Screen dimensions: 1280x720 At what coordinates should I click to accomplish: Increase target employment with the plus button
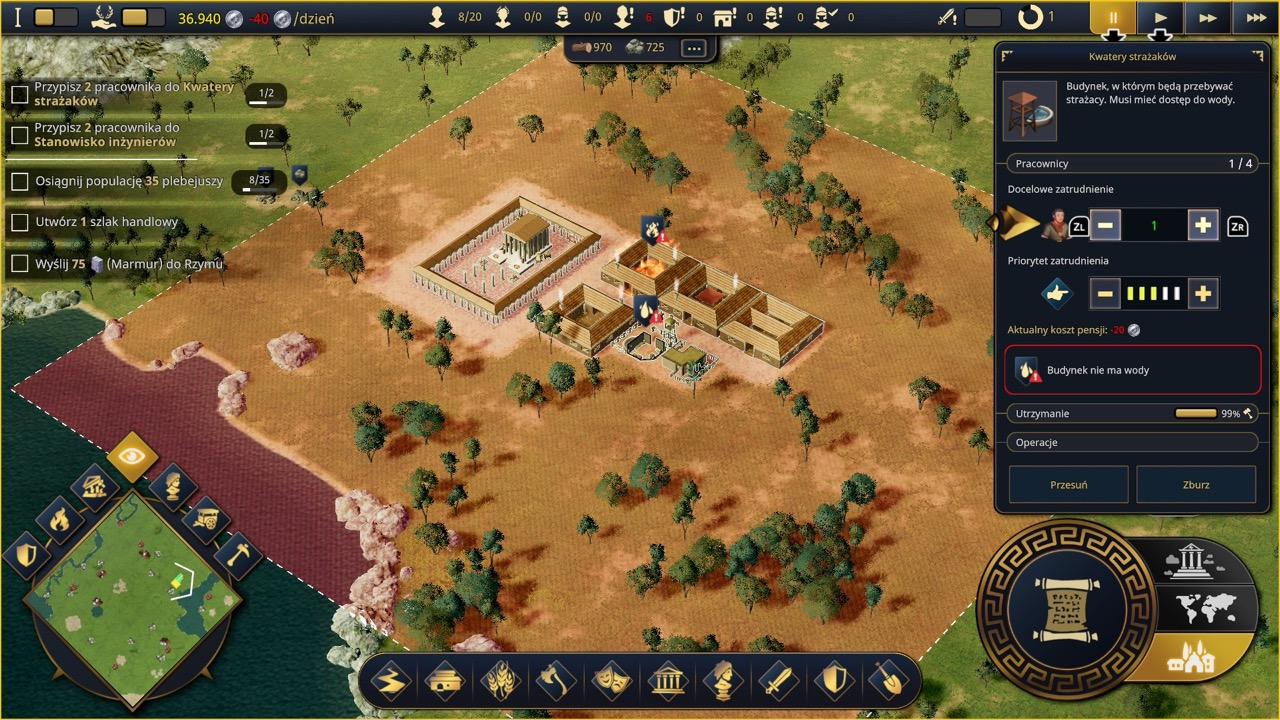(x=1202, y=226)
